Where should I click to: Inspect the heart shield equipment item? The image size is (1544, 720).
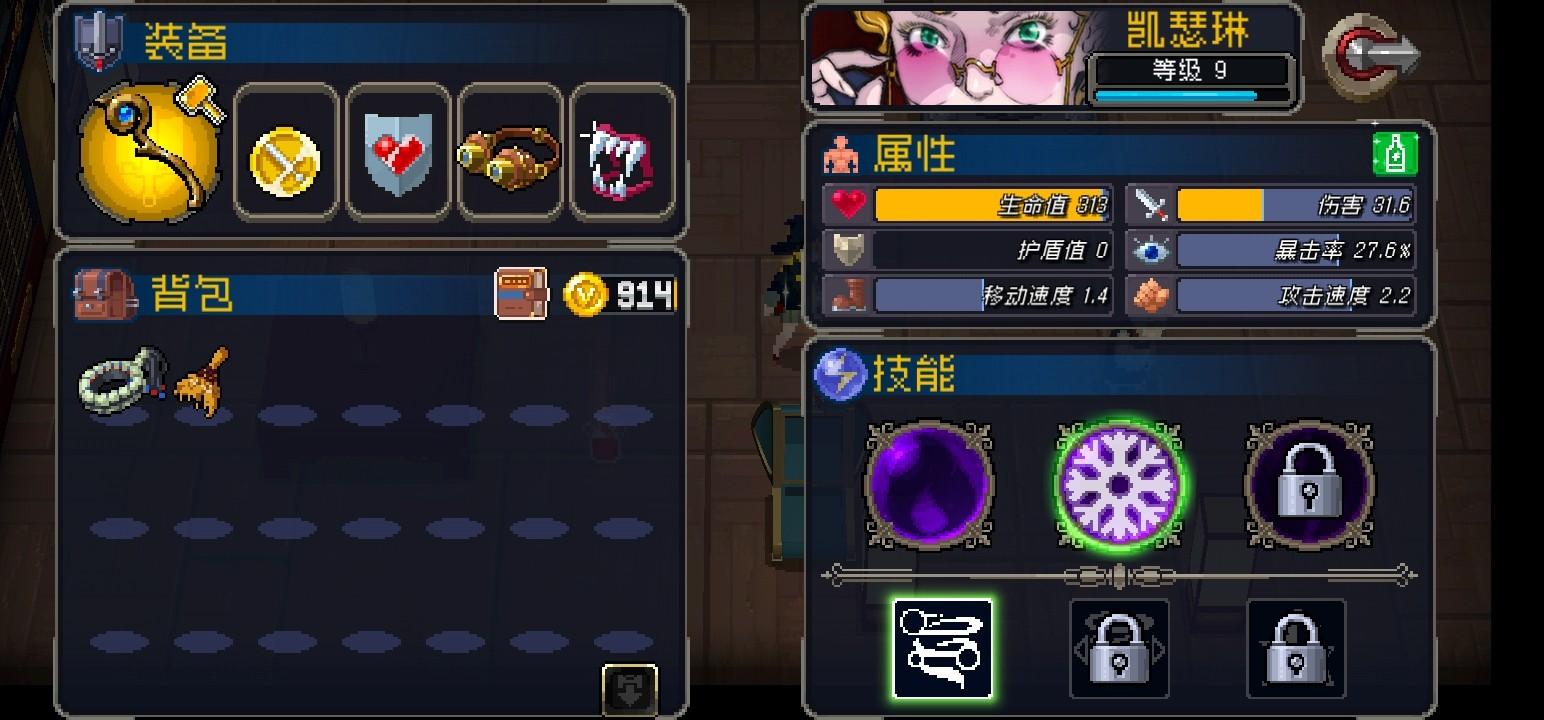point(398,153)
